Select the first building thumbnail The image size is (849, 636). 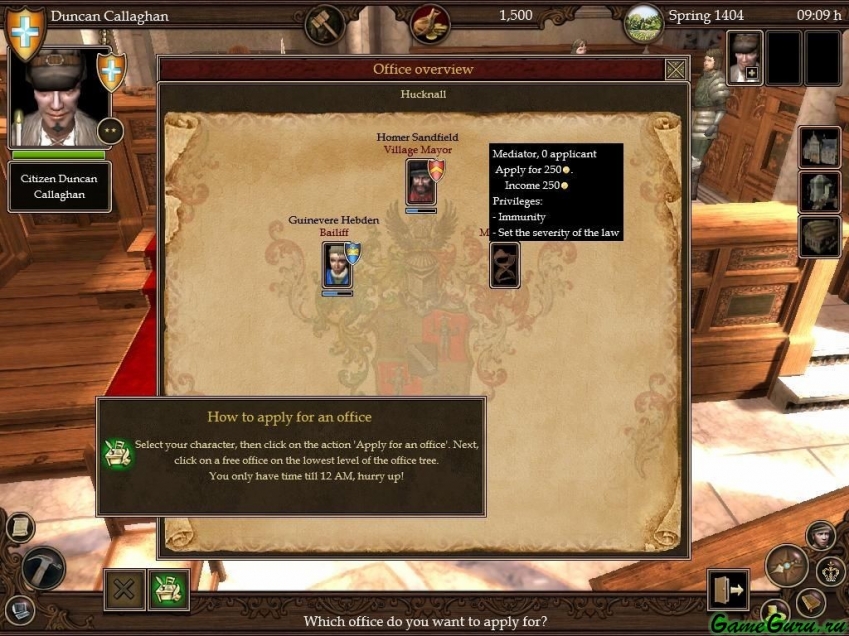pos(819,147)
